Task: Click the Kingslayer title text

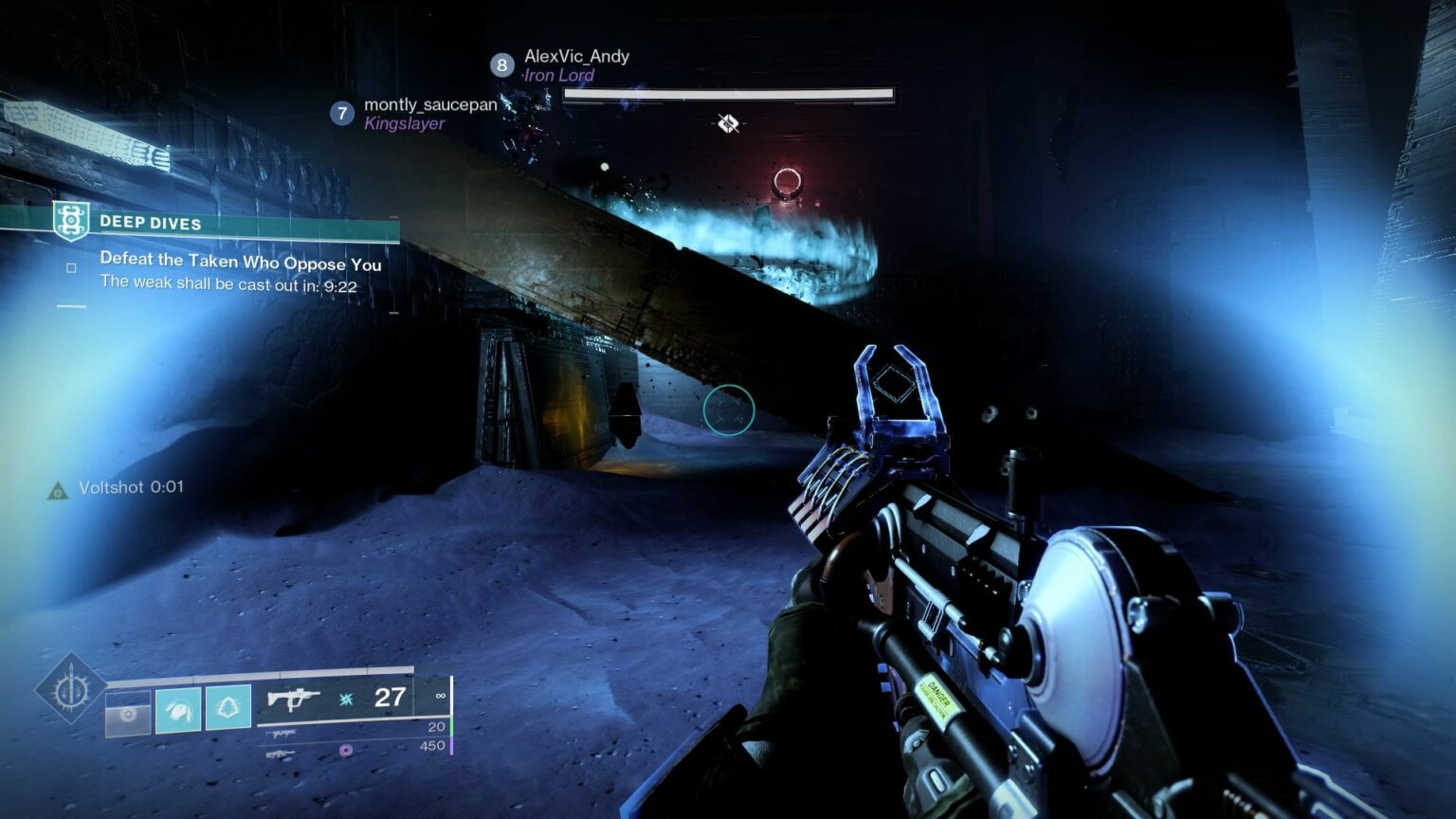Action: click(x=402, y=123)
